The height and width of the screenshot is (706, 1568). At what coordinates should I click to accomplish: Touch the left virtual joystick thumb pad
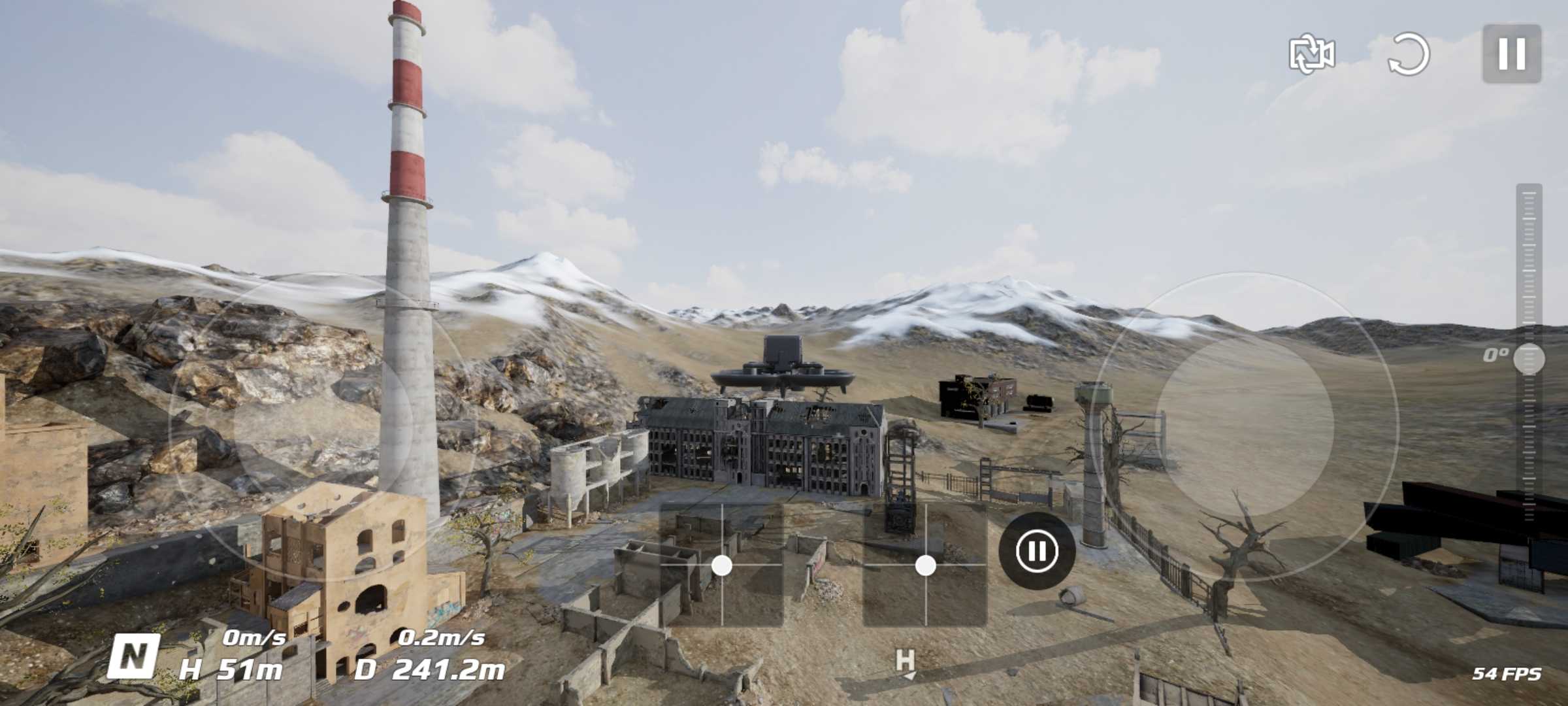(323, 426)
